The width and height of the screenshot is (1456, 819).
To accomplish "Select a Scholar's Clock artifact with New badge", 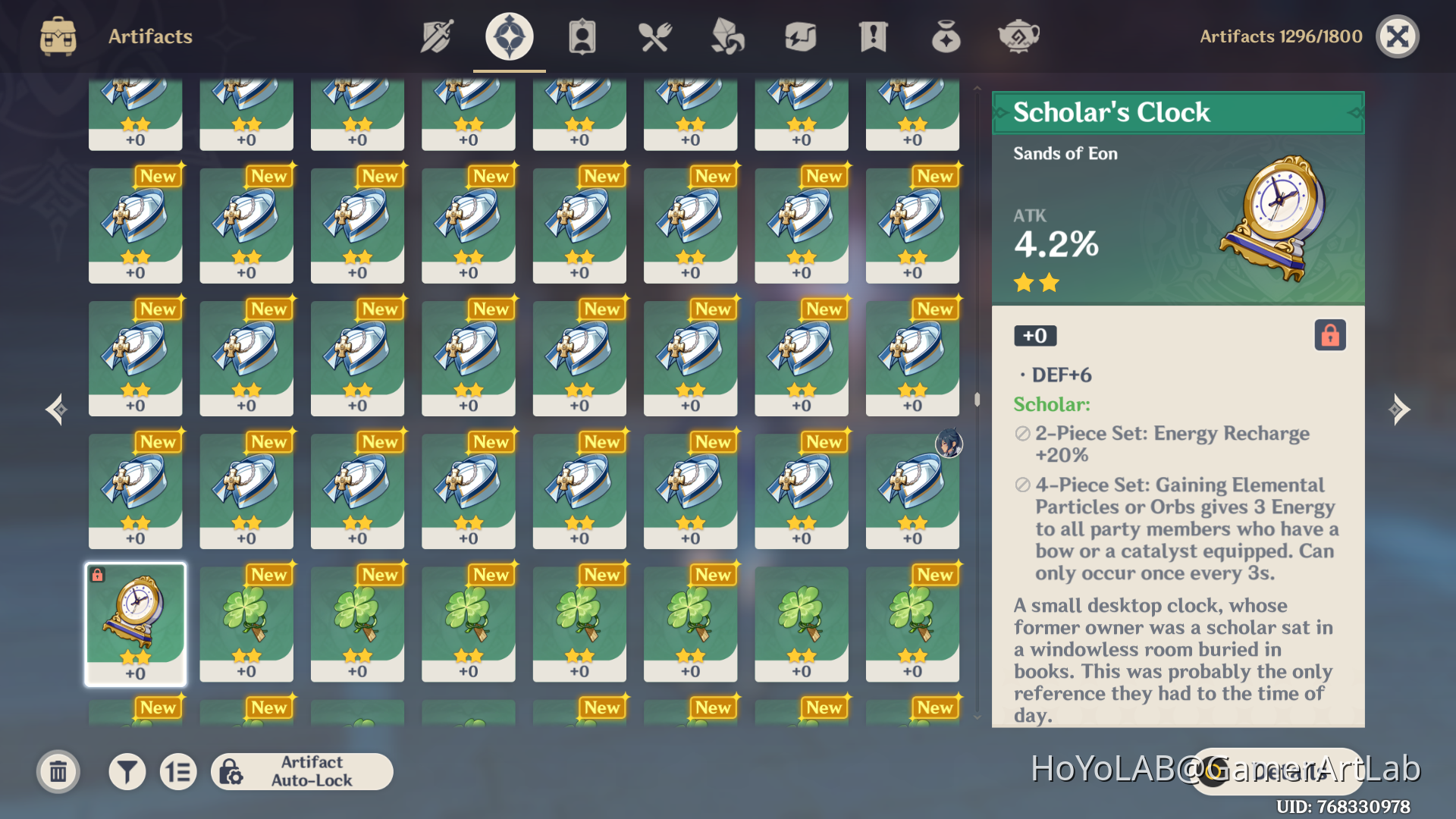I will point(135,623).
